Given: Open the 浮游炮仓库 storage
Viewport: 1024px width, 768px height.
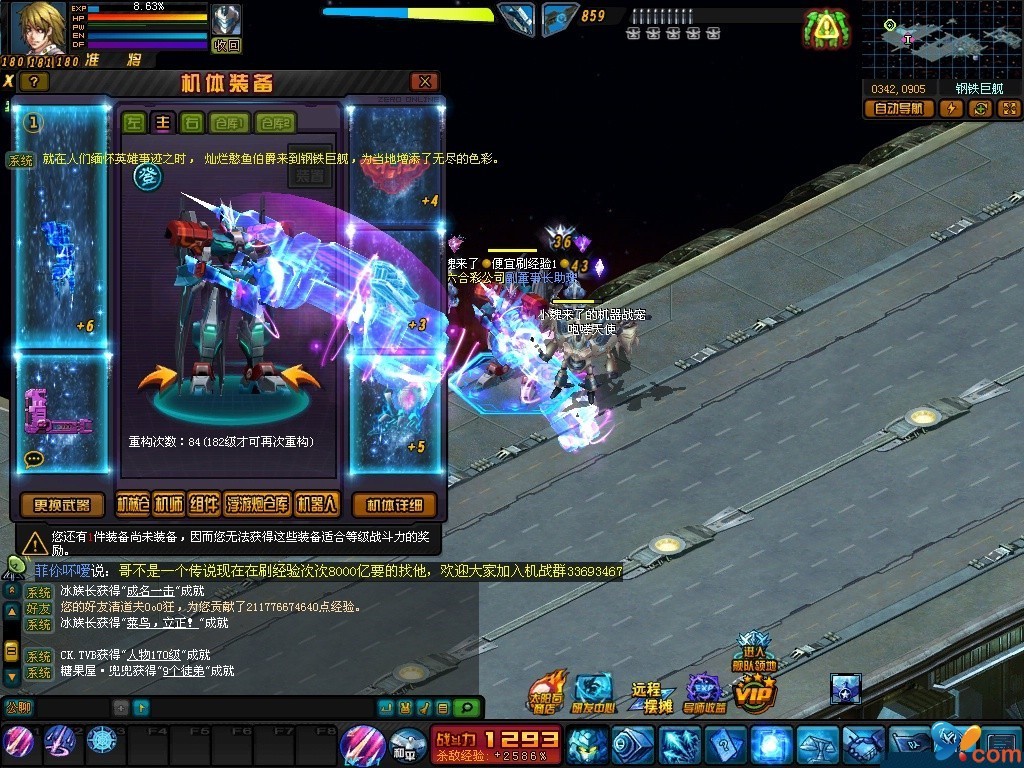Looking at the screenshot, I should [258, 504].
